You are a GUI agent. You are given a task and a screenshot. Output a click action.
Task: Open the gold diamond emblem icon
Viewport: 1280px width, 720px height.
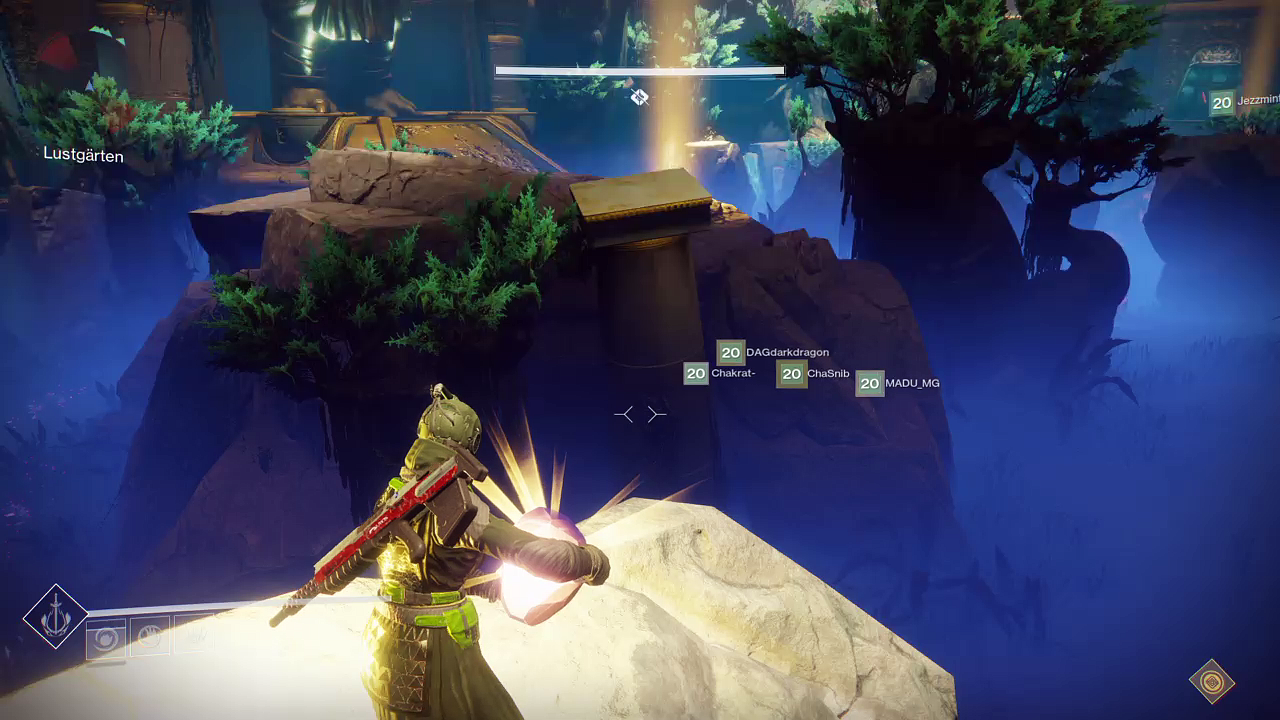tap(1211, 681)
